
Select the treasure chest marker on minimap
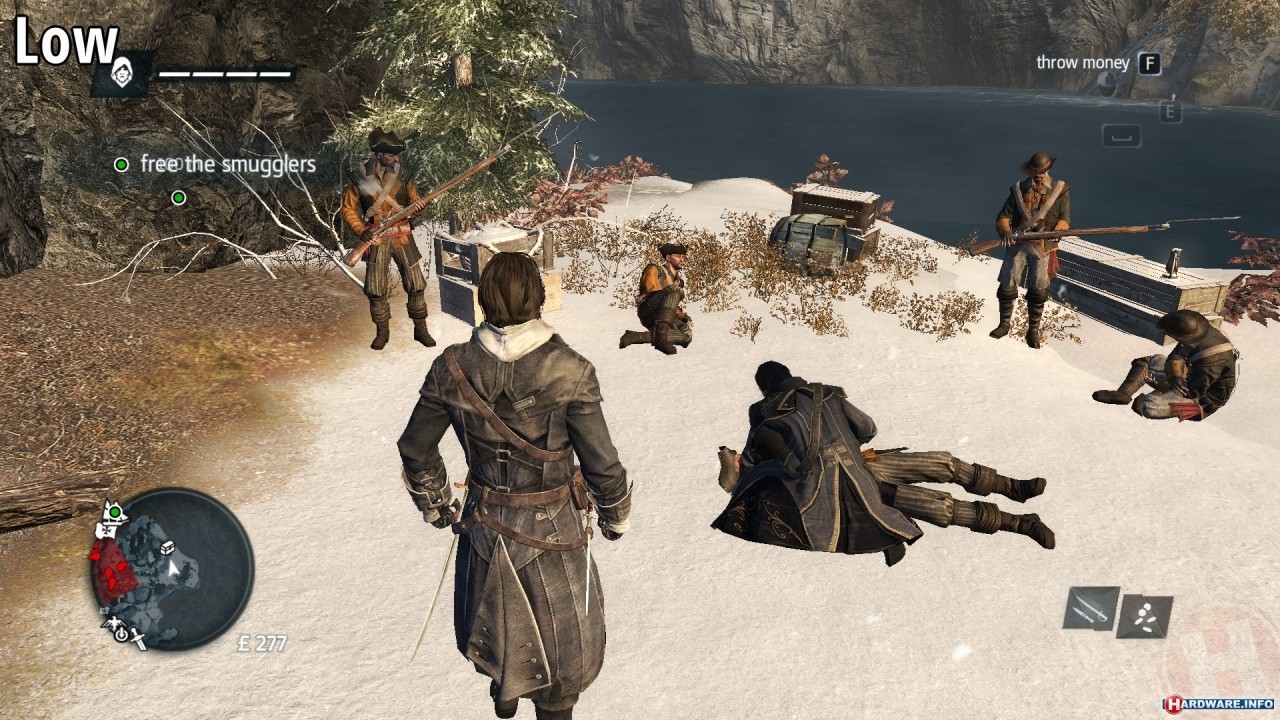[x=168, y=547]
